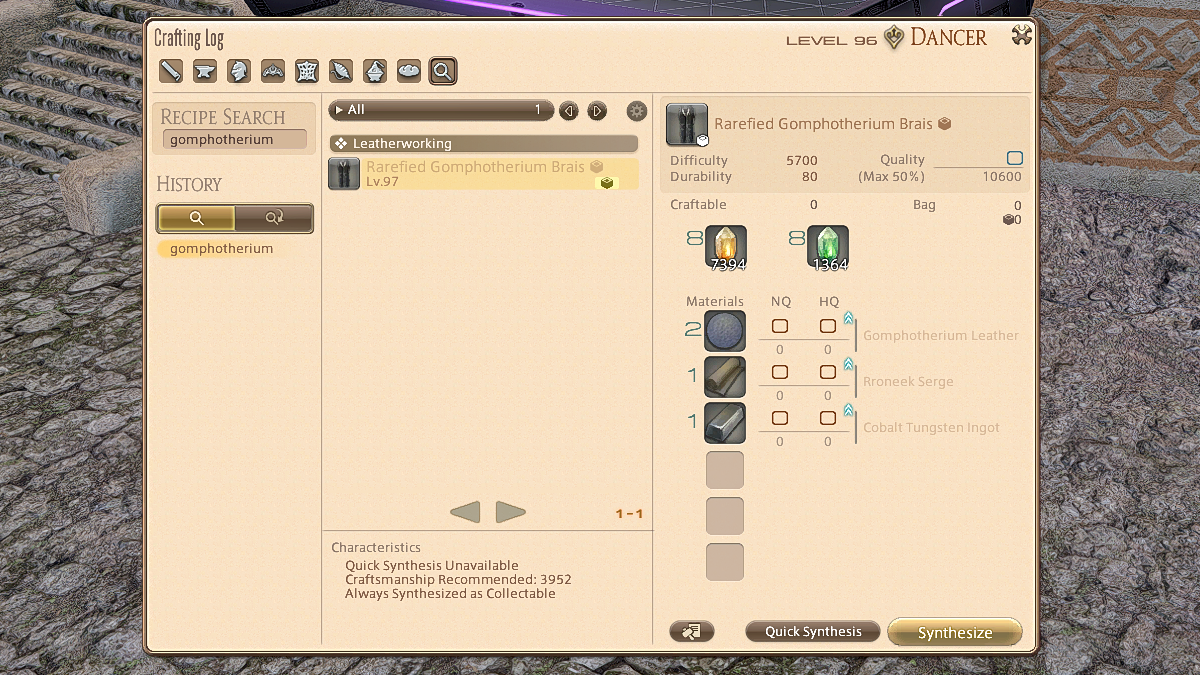1200x675 pixels.
Task: Close the Crafting Log window
Action: click(1021, 37)
